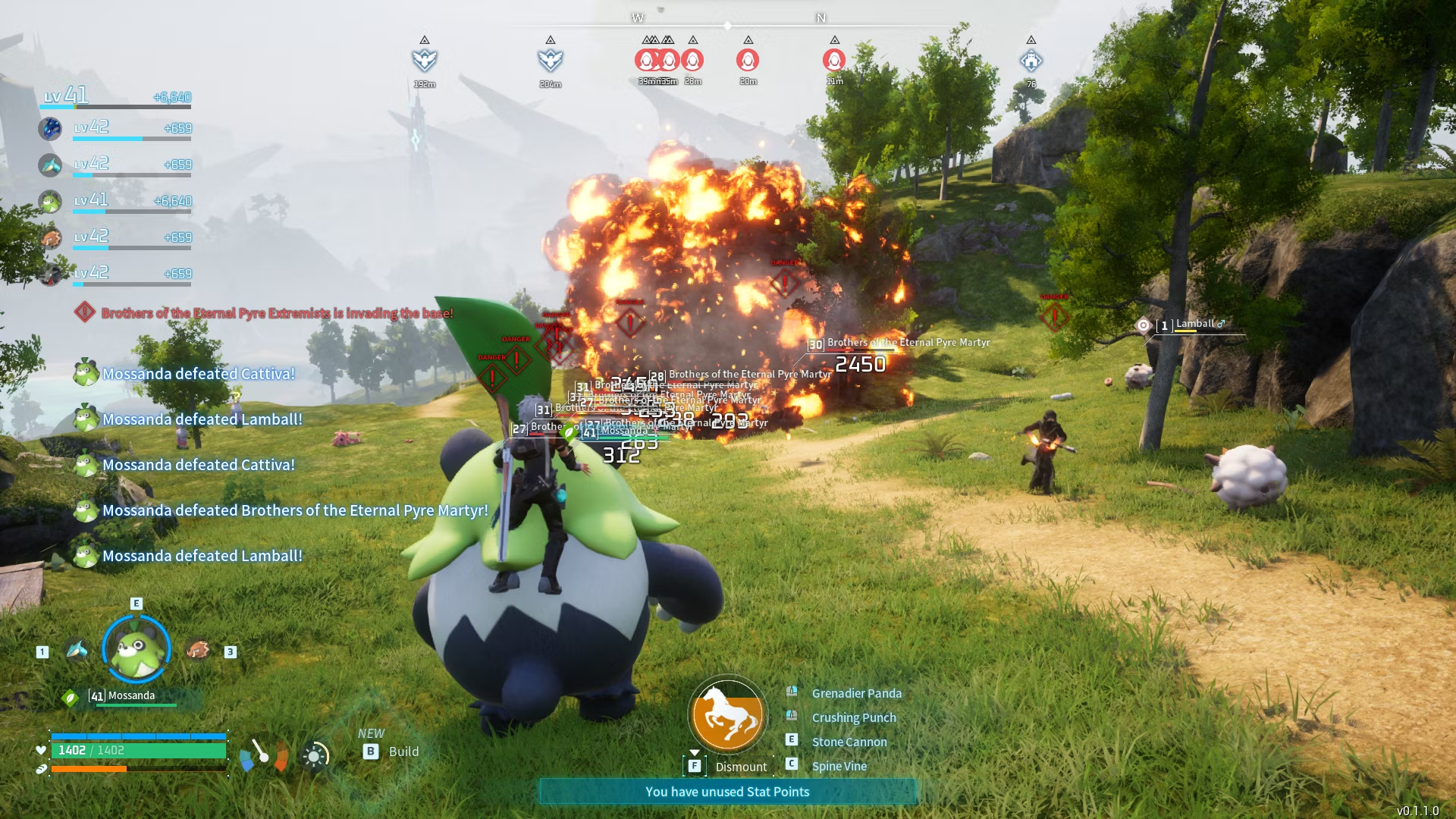Open the unused Stat Points notification

(x=727, y=792)
